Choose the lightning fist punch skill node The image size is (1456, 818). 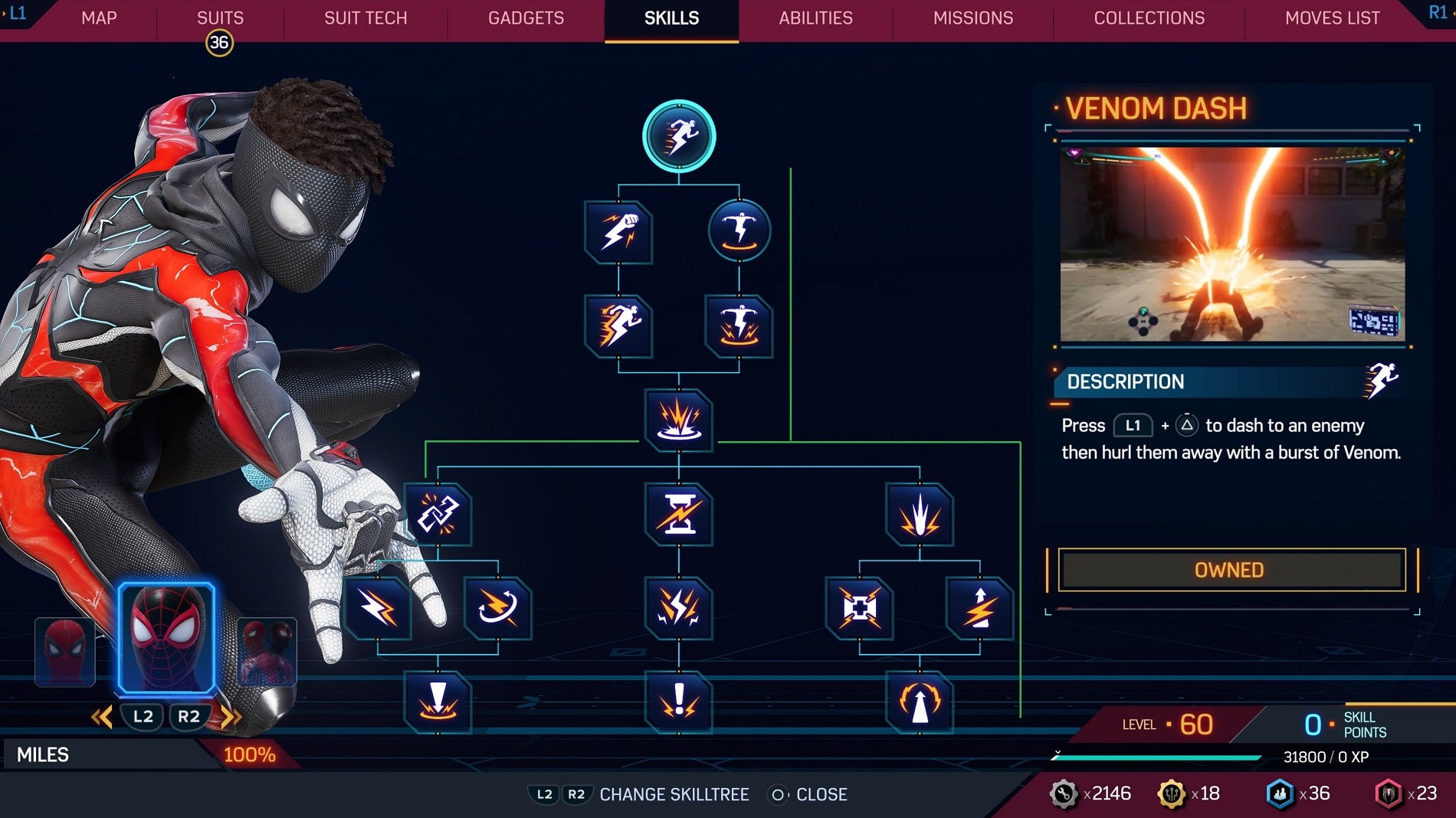point(618,231)
